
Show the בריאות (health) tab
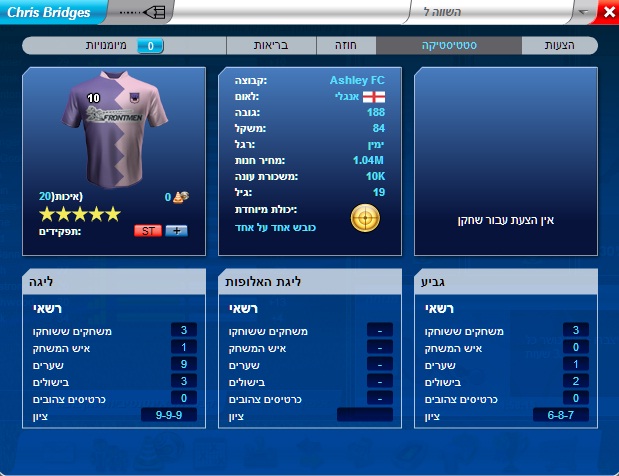(272, 46)
